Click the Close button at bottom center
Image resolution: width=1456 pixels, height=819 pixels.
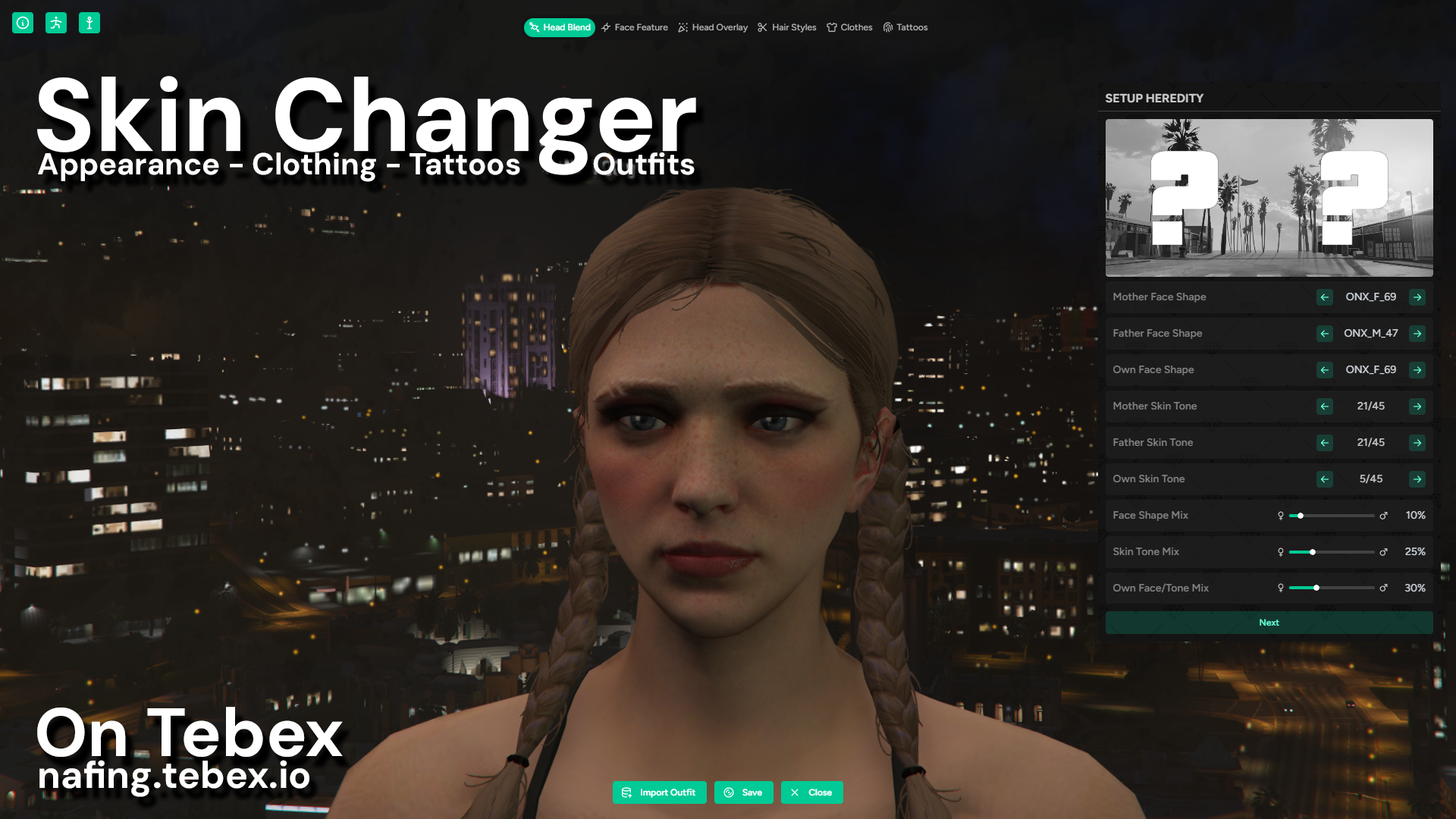(x=811, y=792)
